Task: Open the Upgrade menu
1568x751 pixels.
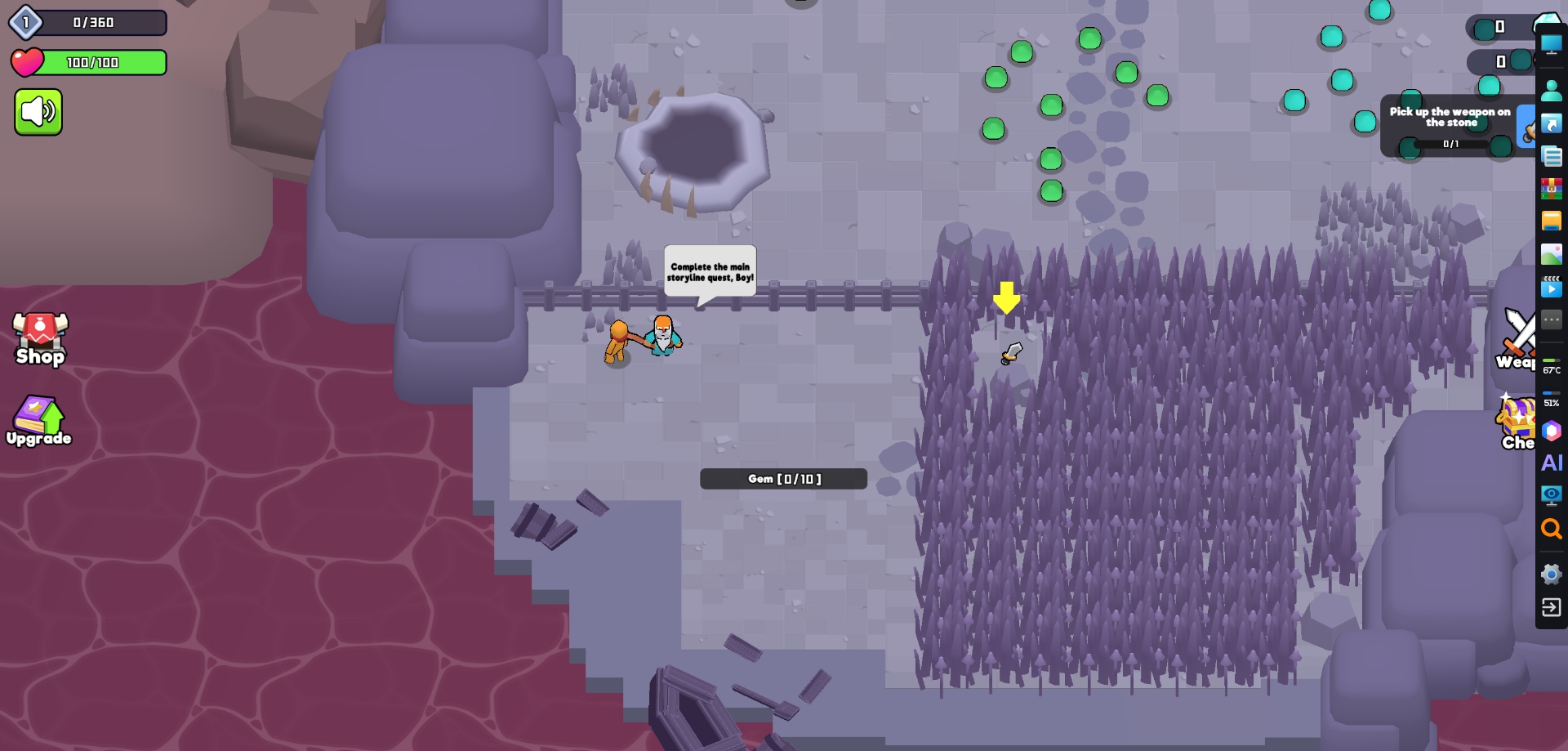Action: 38,422
